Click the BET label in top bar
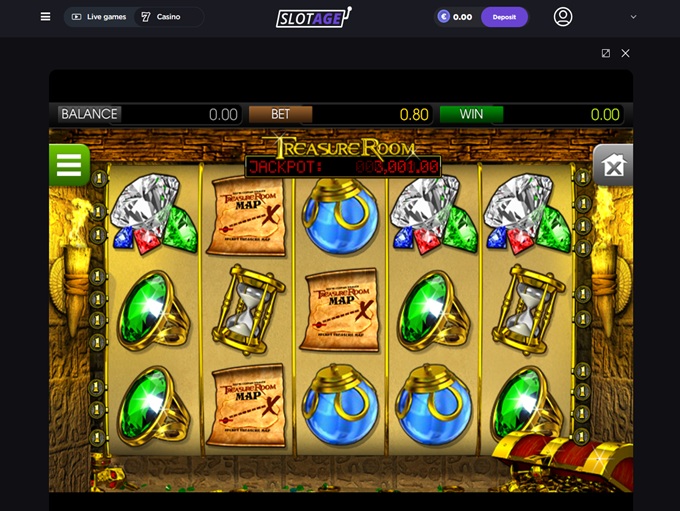680x511 pixels. pos(280,114)
